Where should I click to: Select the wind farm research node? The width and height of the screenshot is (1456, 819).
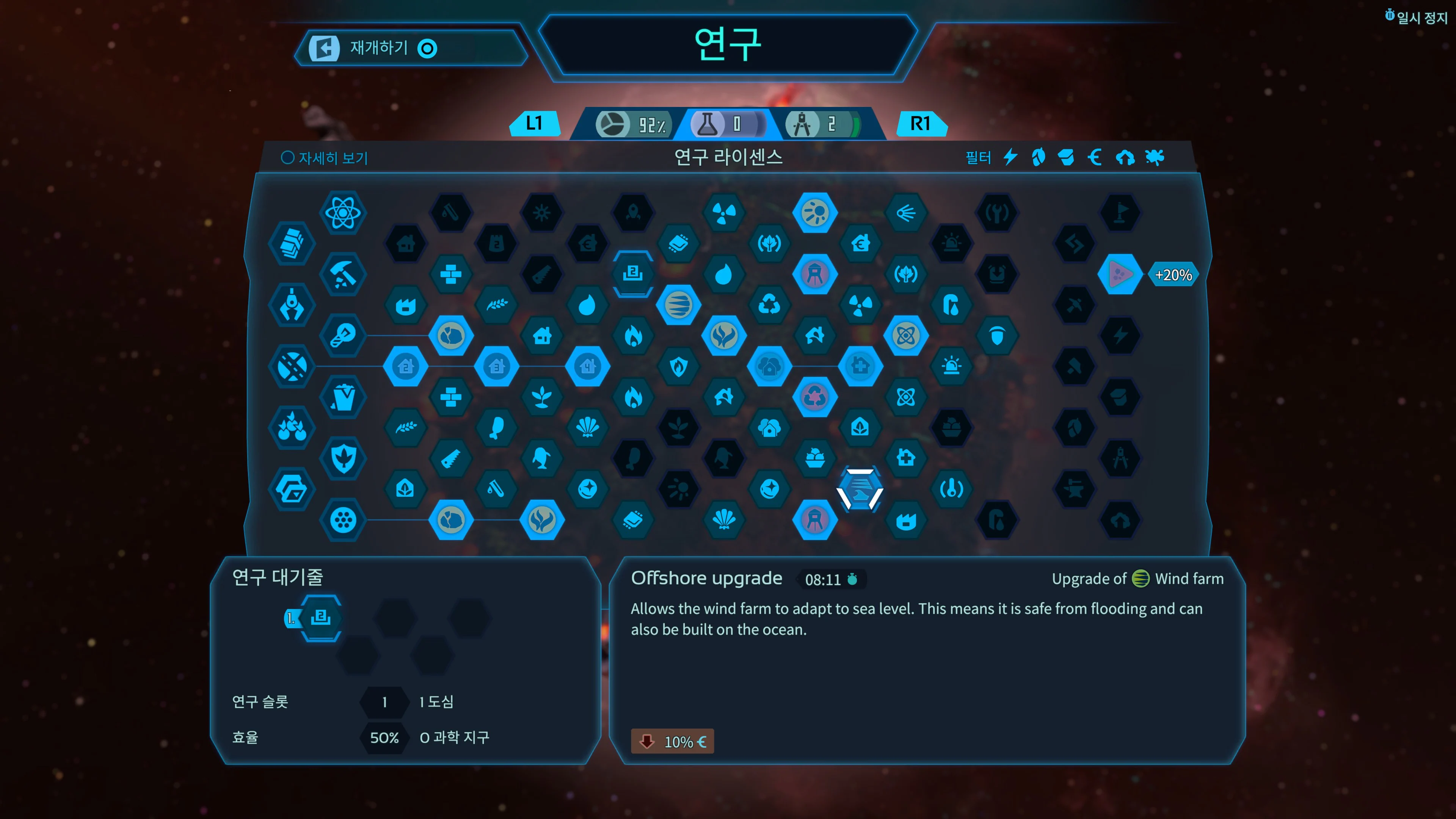(x=679, y=304)
